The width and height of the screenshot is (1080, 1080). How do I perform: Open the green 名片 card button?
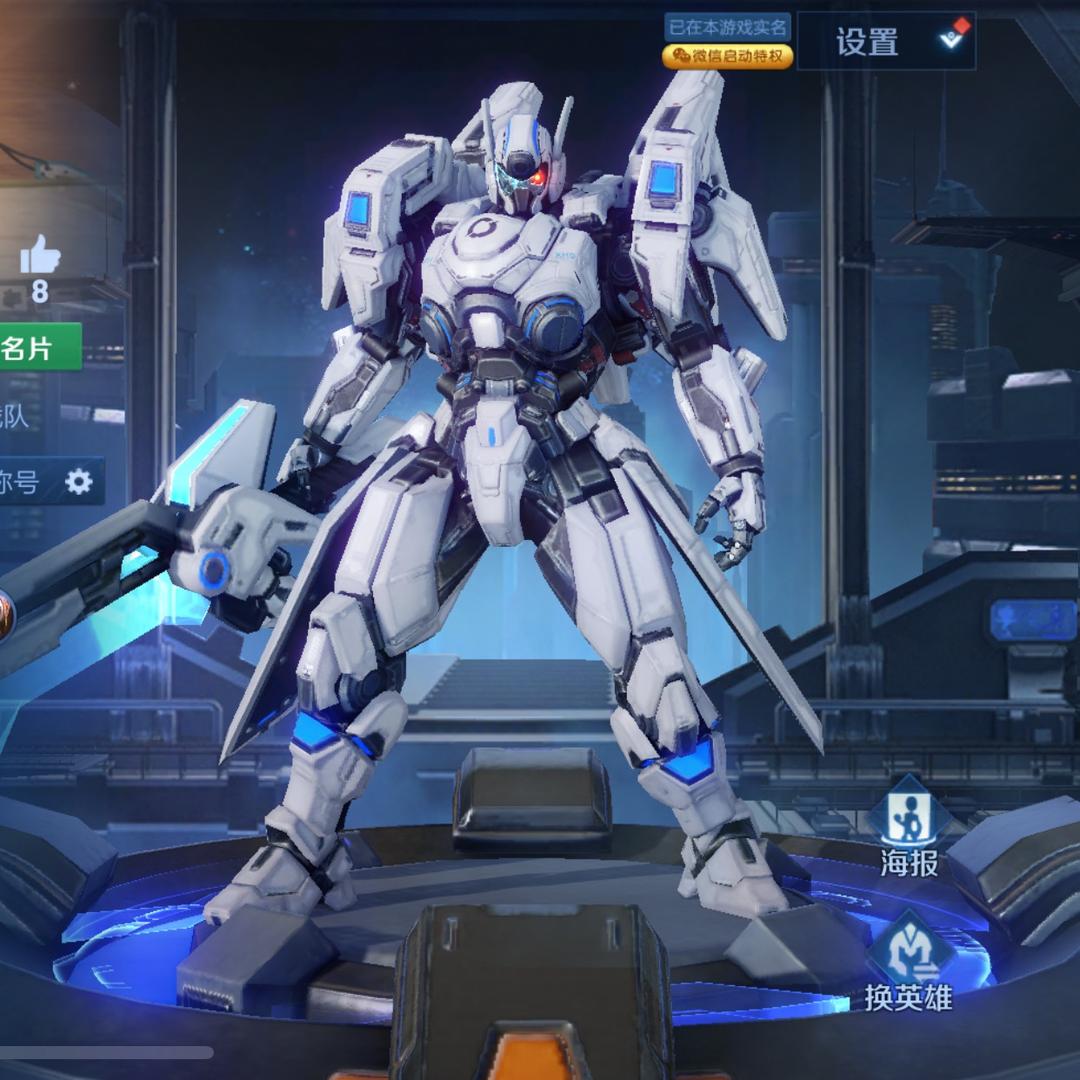coord(38,347)
